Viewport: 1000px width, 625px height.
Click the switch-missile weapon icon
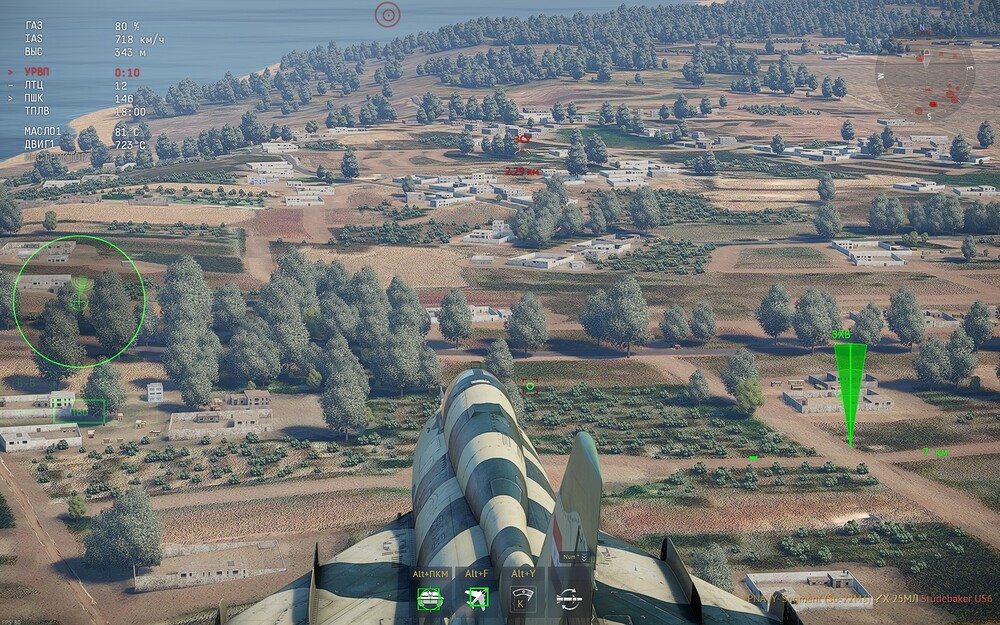point(569,598)
